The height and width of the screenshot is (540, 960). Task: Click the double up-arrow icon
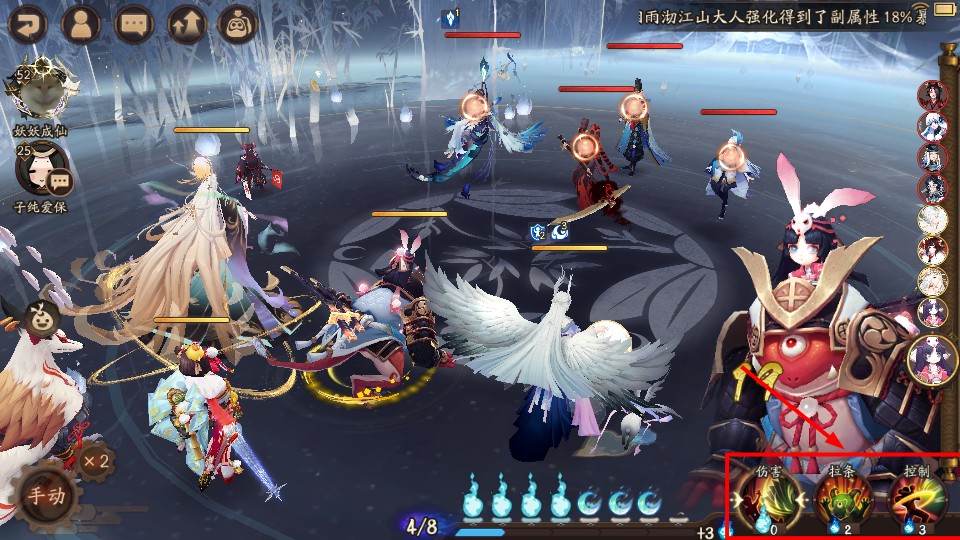click(x=186, y=23)
